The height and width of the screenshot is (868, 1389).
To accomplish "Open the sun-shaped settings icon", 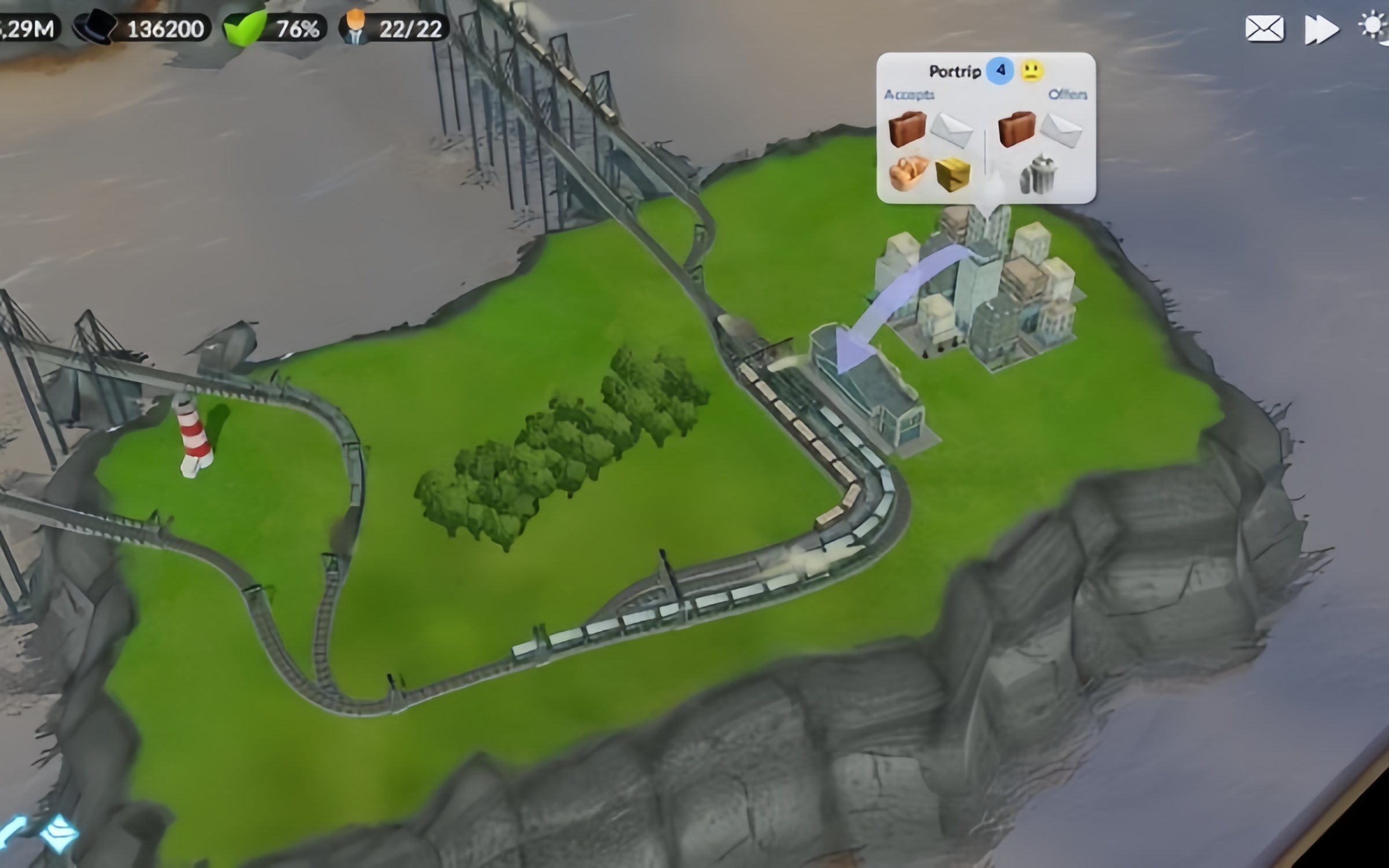I will pyautogui.click(x=1374, y=27).
